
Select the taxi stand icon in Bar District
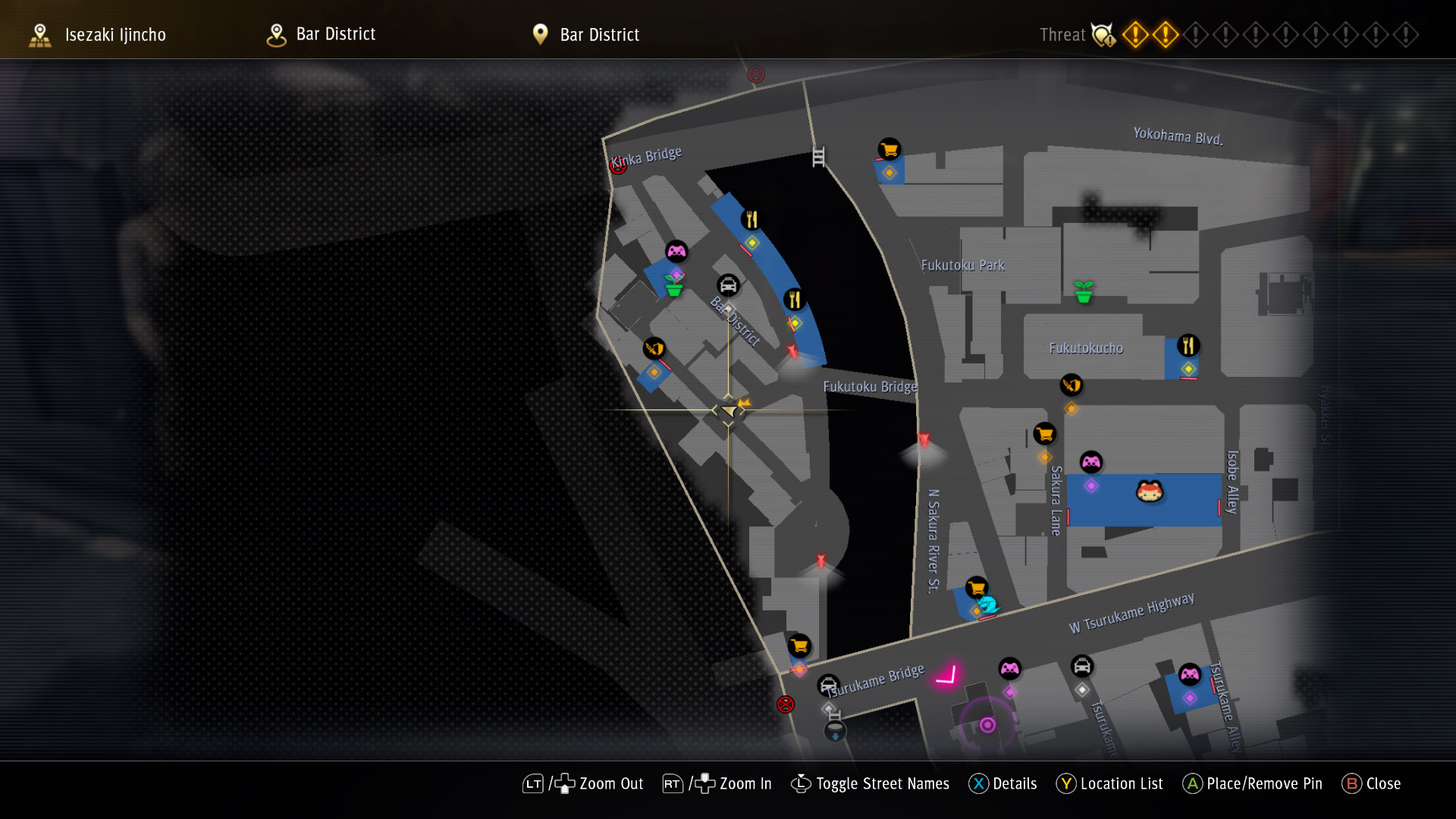pyautogui.click(x=728, y=287)
